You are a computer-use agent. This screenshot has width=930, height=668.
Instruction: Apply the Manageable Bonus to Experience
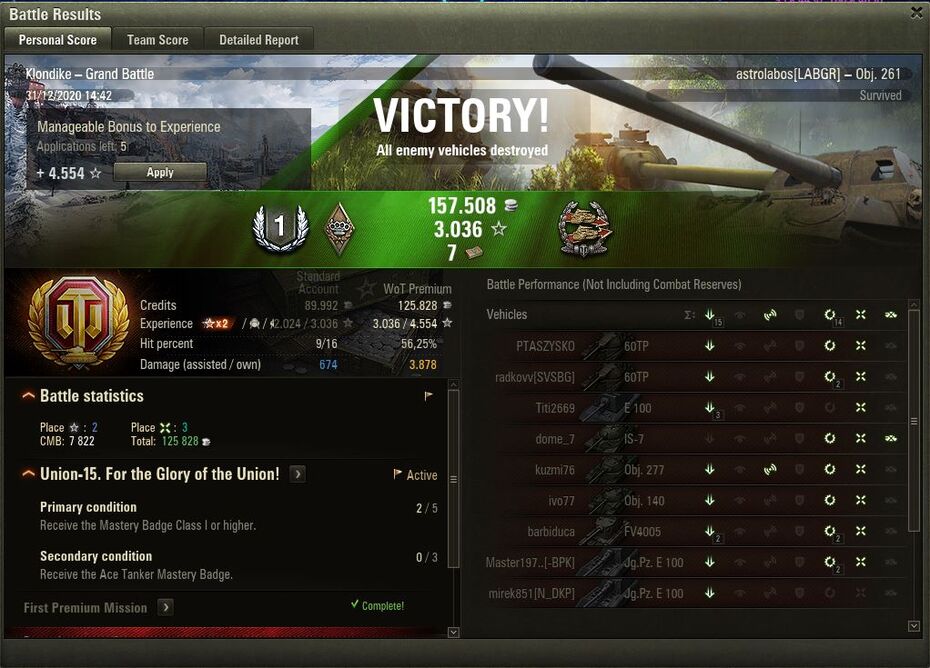click(x=160, y=172)
